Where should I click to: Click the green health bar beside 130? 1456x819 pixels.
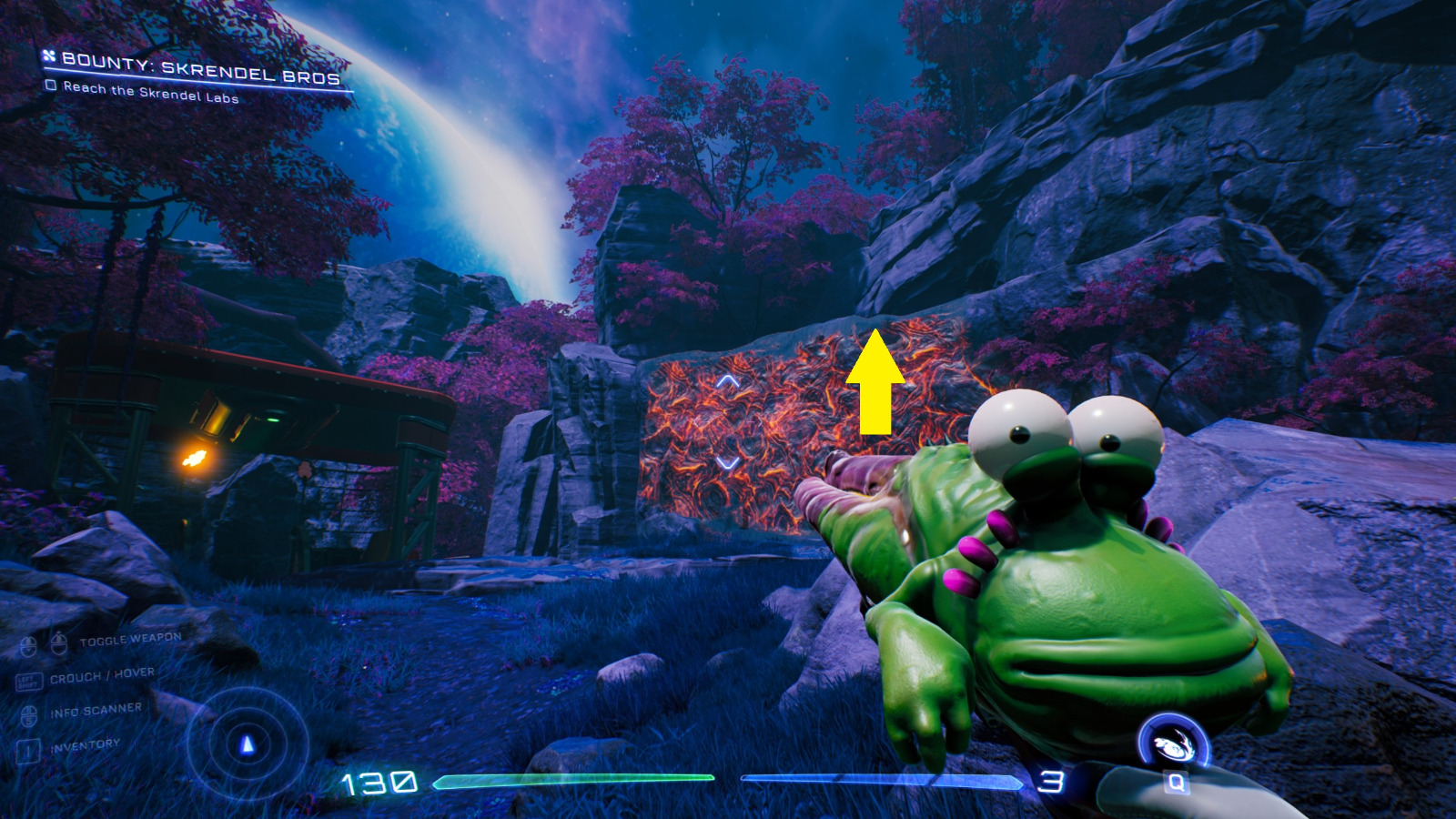(573, 779)
